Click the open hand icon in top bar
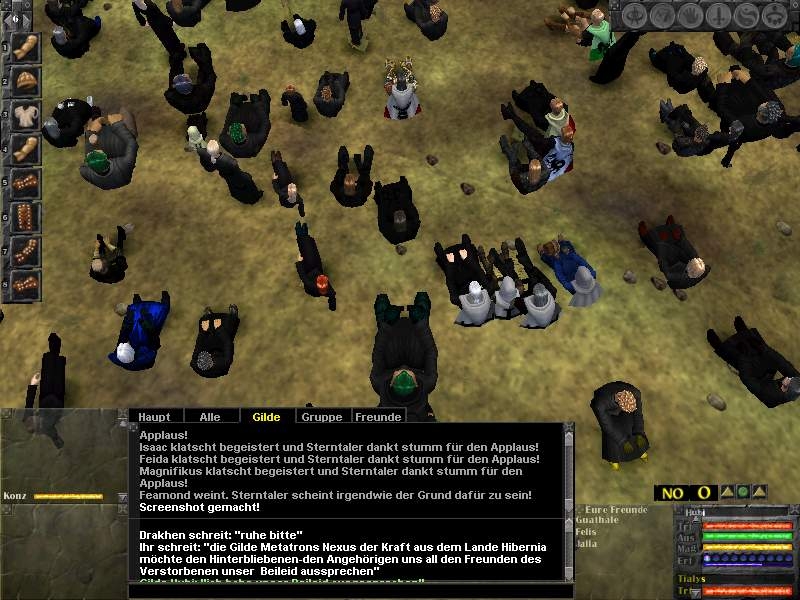The image size is (800, 600). (x=689, y=17)
